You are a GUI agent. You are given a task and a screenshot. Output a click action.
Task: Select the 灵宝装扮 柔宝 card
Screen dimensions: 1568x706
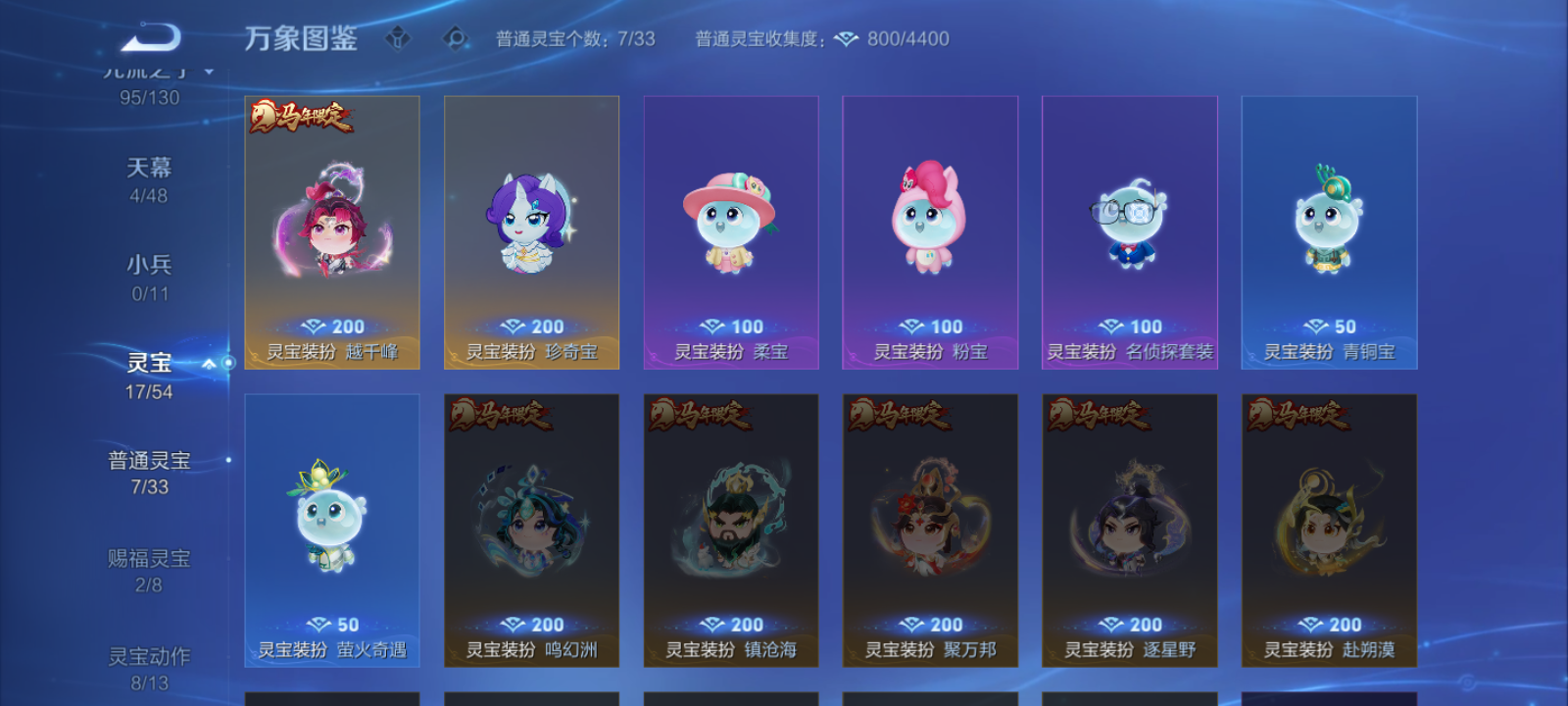tap(731, 232)
